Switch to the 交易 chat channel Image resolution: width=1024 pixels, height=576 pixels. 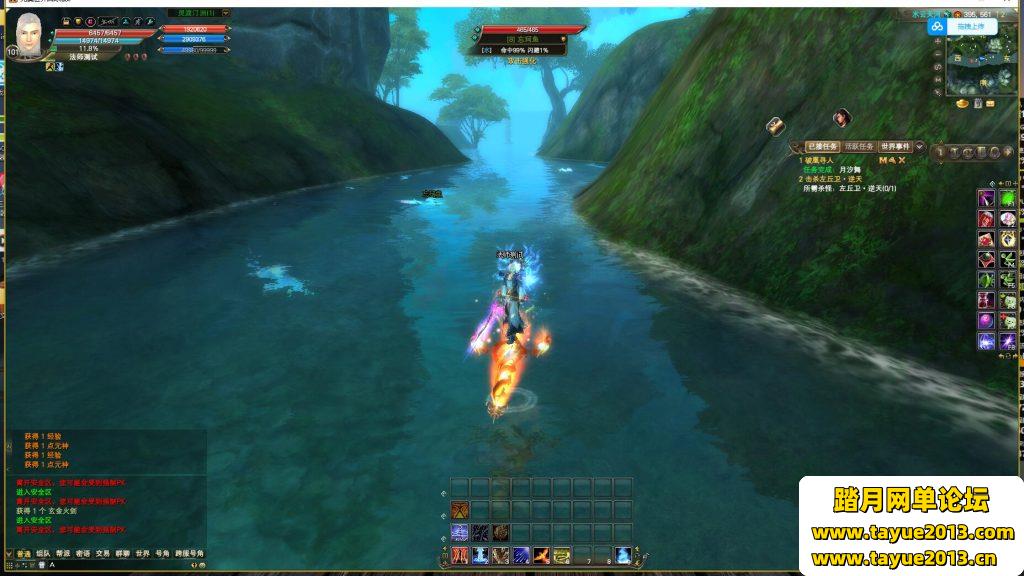[x=102, y=553]
